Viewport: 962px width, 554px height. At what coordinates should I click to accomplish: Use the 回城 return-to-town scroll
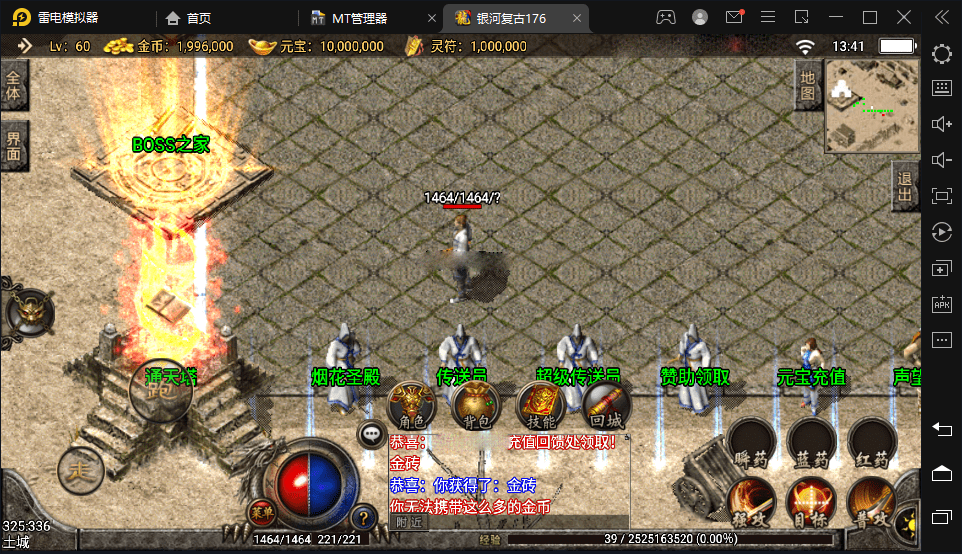(605, 406)
